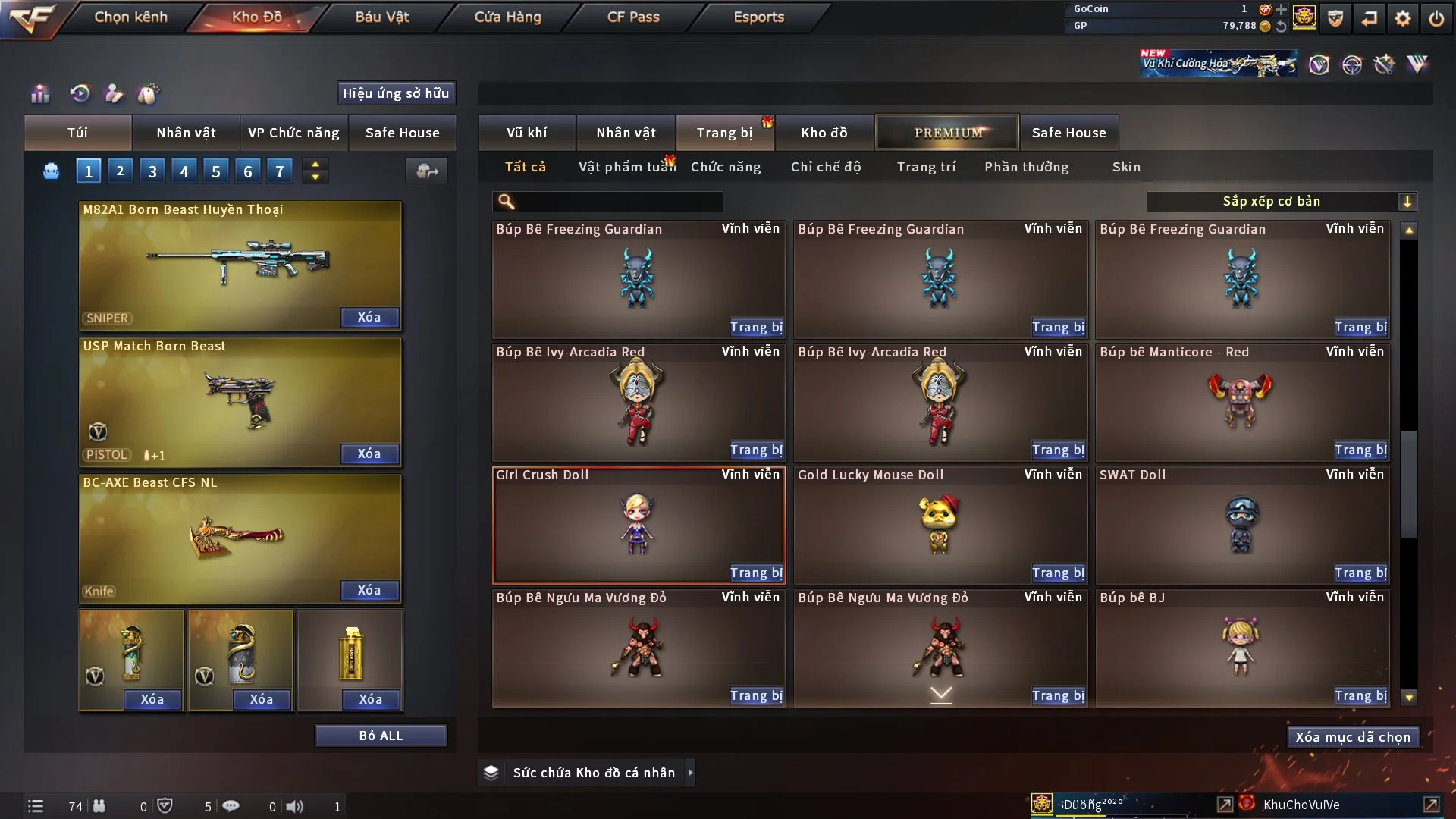Show the Chức năng subcategory
Viewport: 1456px width, 819px height.
(726, 167)
